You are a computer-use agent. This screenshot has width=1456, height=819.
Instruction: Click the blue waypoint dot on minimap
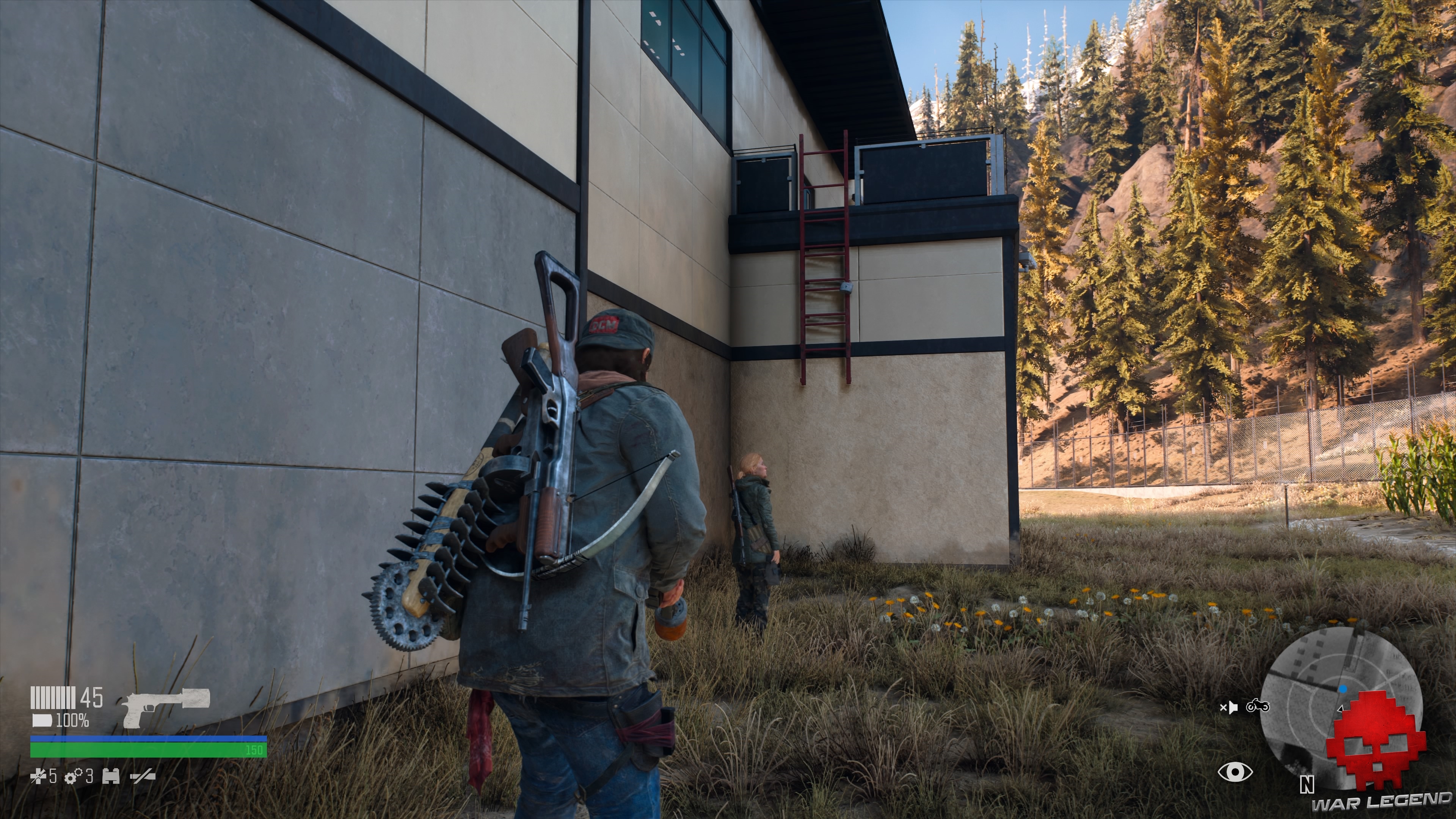point(1343,689)
